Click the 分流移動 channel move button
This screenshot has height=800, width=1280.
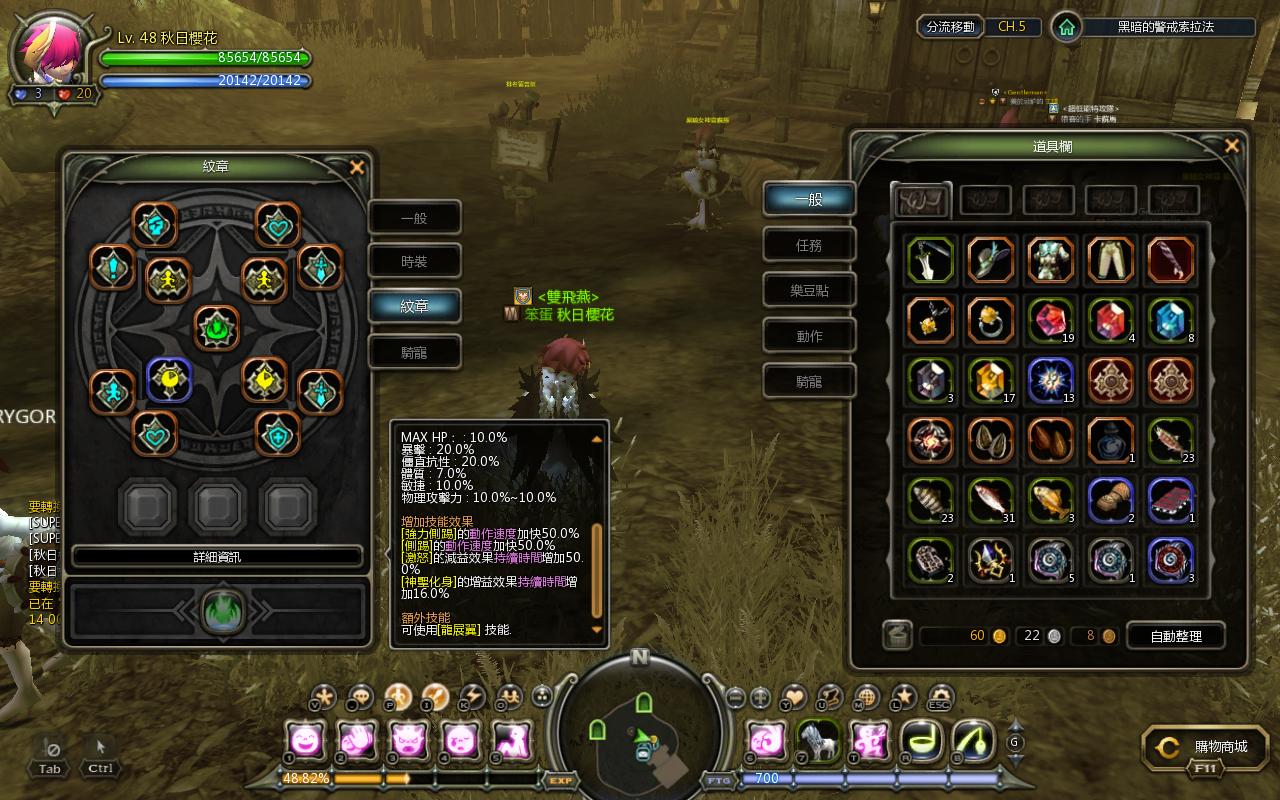click(949, 27)
